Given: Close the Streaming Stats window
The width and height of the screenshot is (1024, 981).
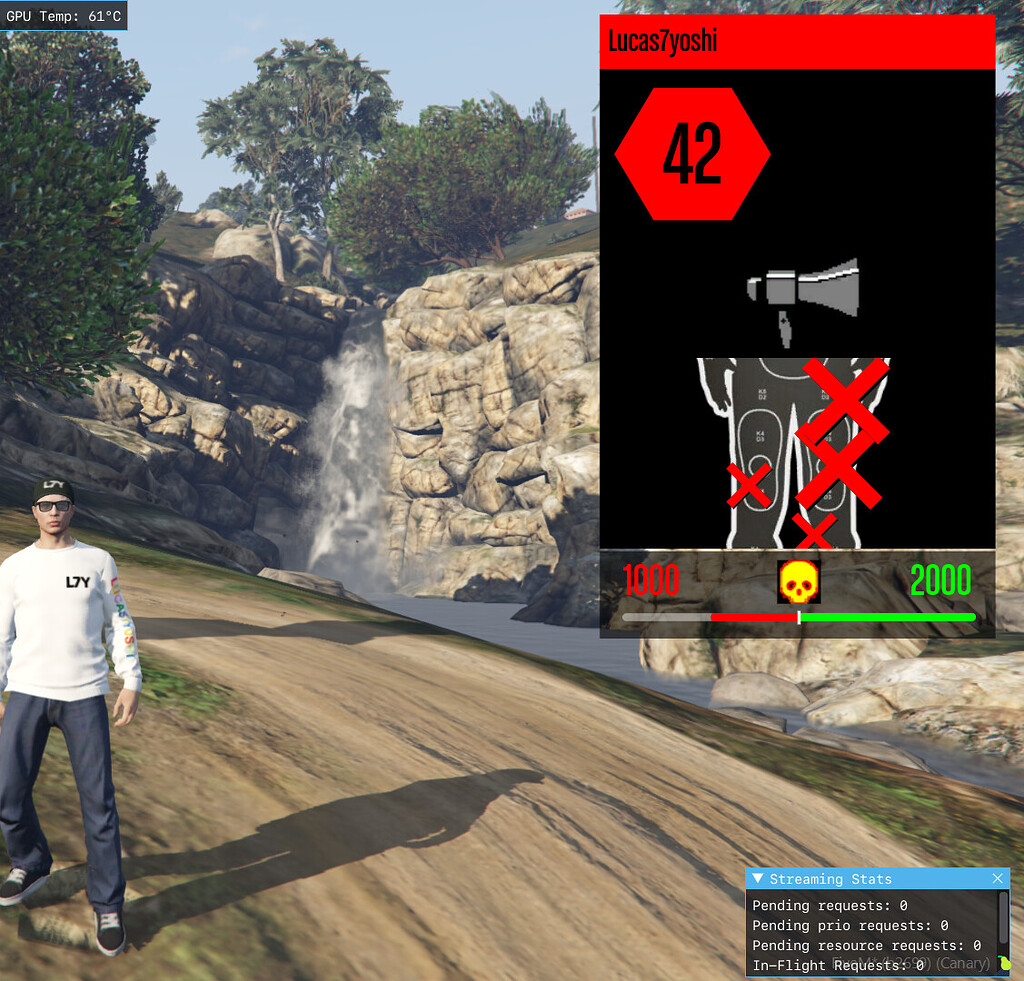Looking at the screenshot, I should (997, 879).
